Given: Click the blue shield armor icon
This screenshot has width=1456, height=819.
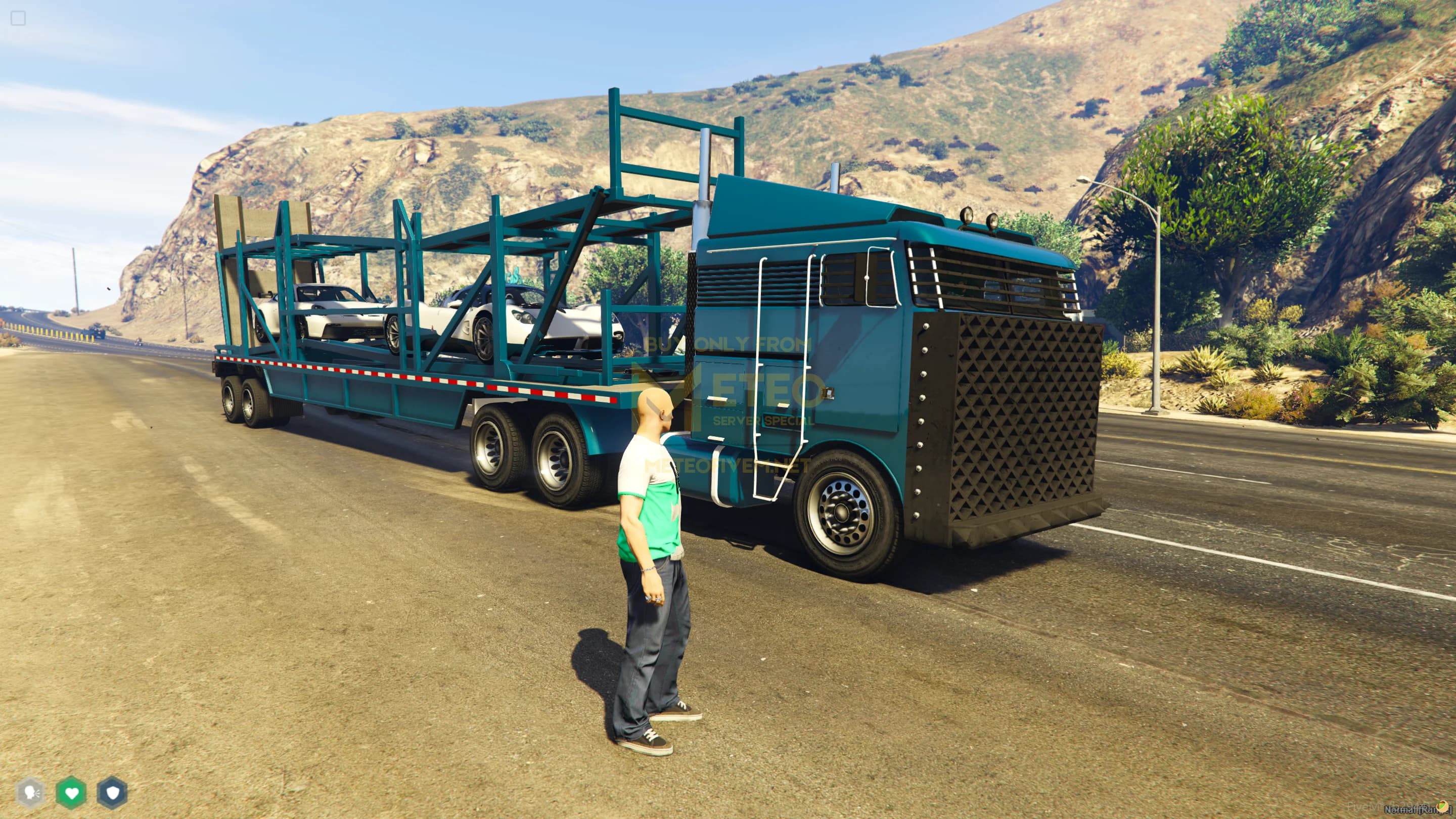Looking at the screenshot, I should click(112, 792).
